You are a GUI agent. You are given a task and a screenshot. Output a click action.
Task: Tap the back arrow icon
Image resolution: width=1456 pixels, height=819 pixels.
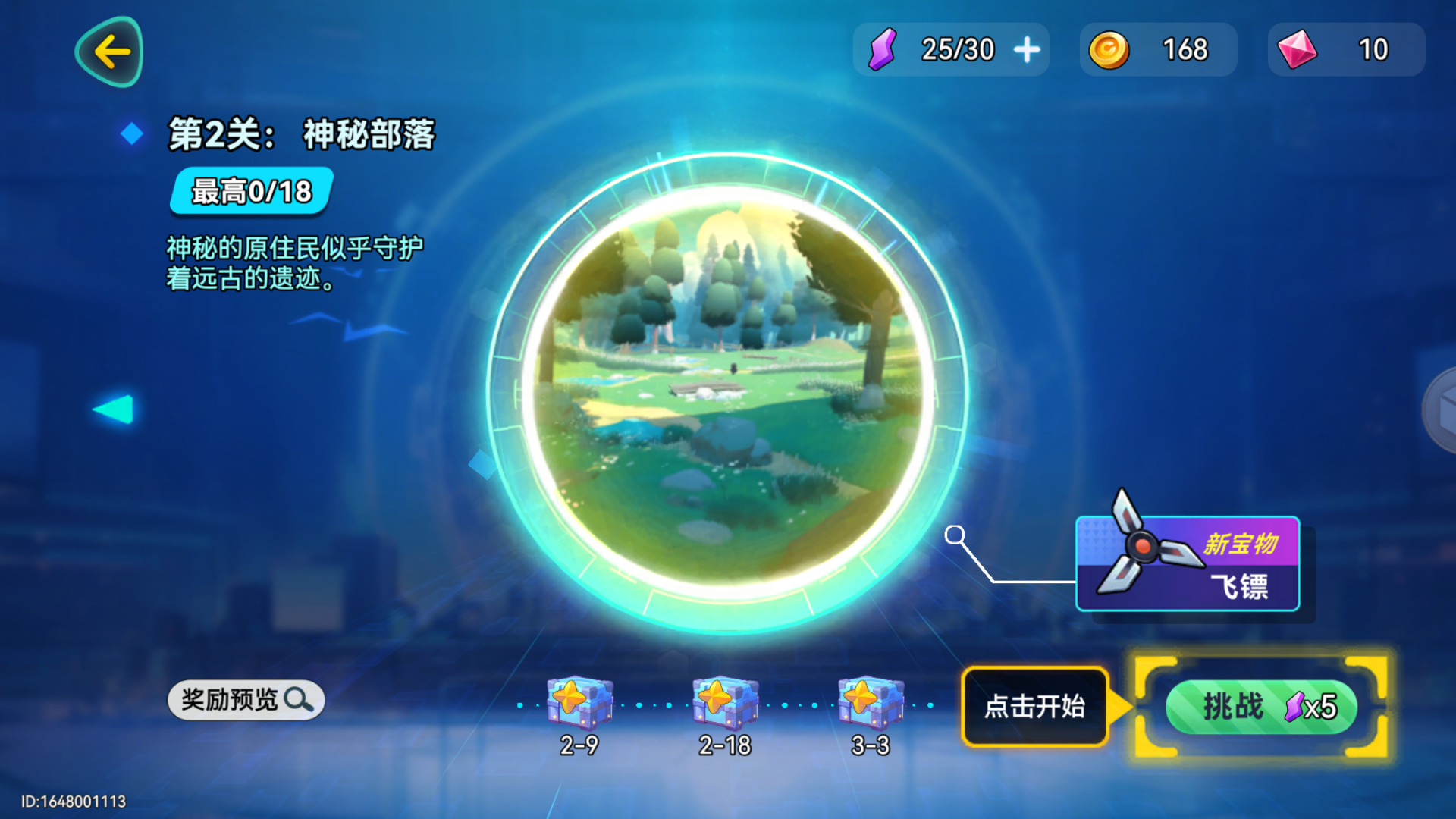click(x=108, y=50)
